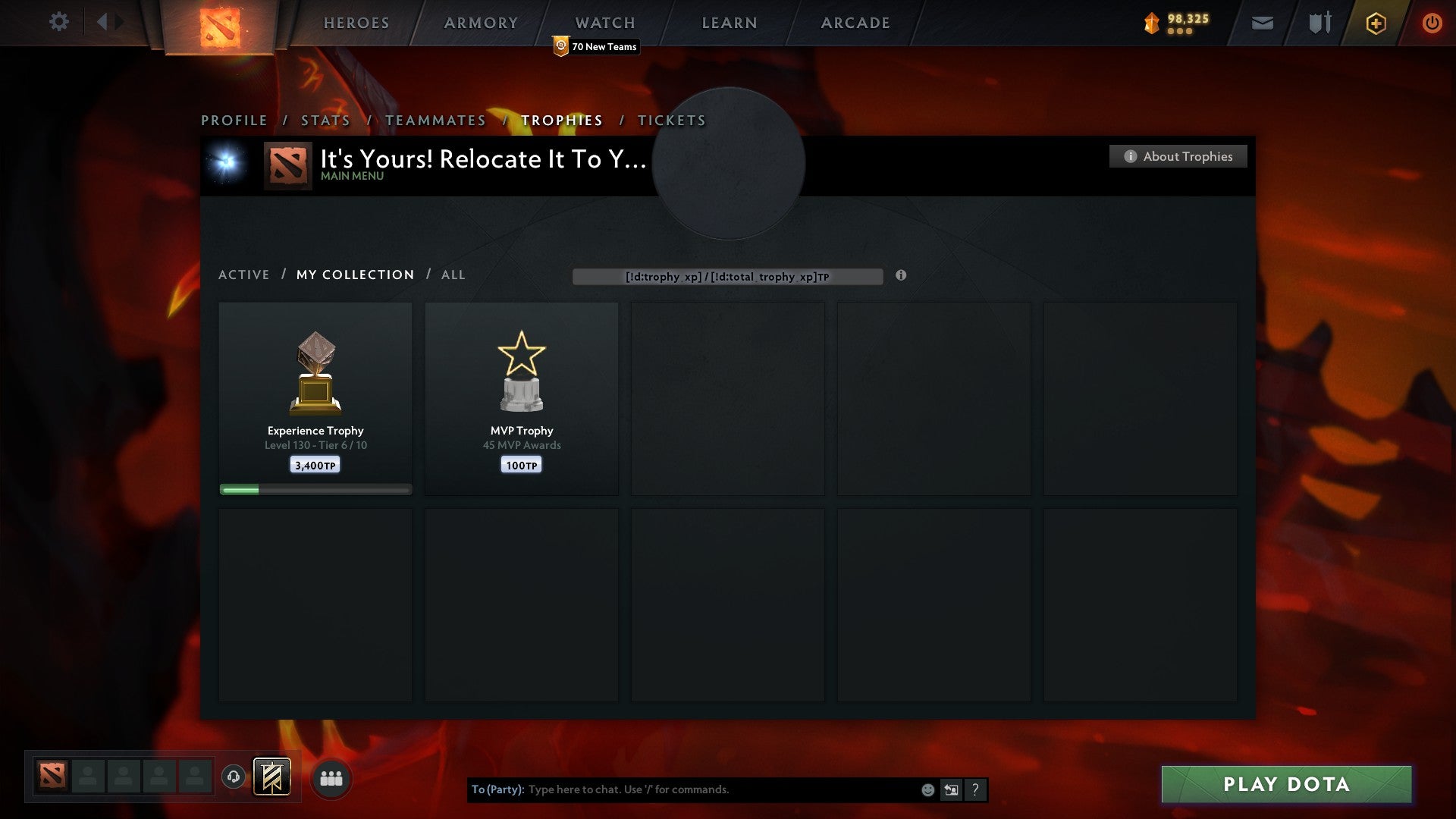Viewport: 1456px width, 819px height.
Task: Click the power/logout icon top right
Action: [x=1432, y=23]
